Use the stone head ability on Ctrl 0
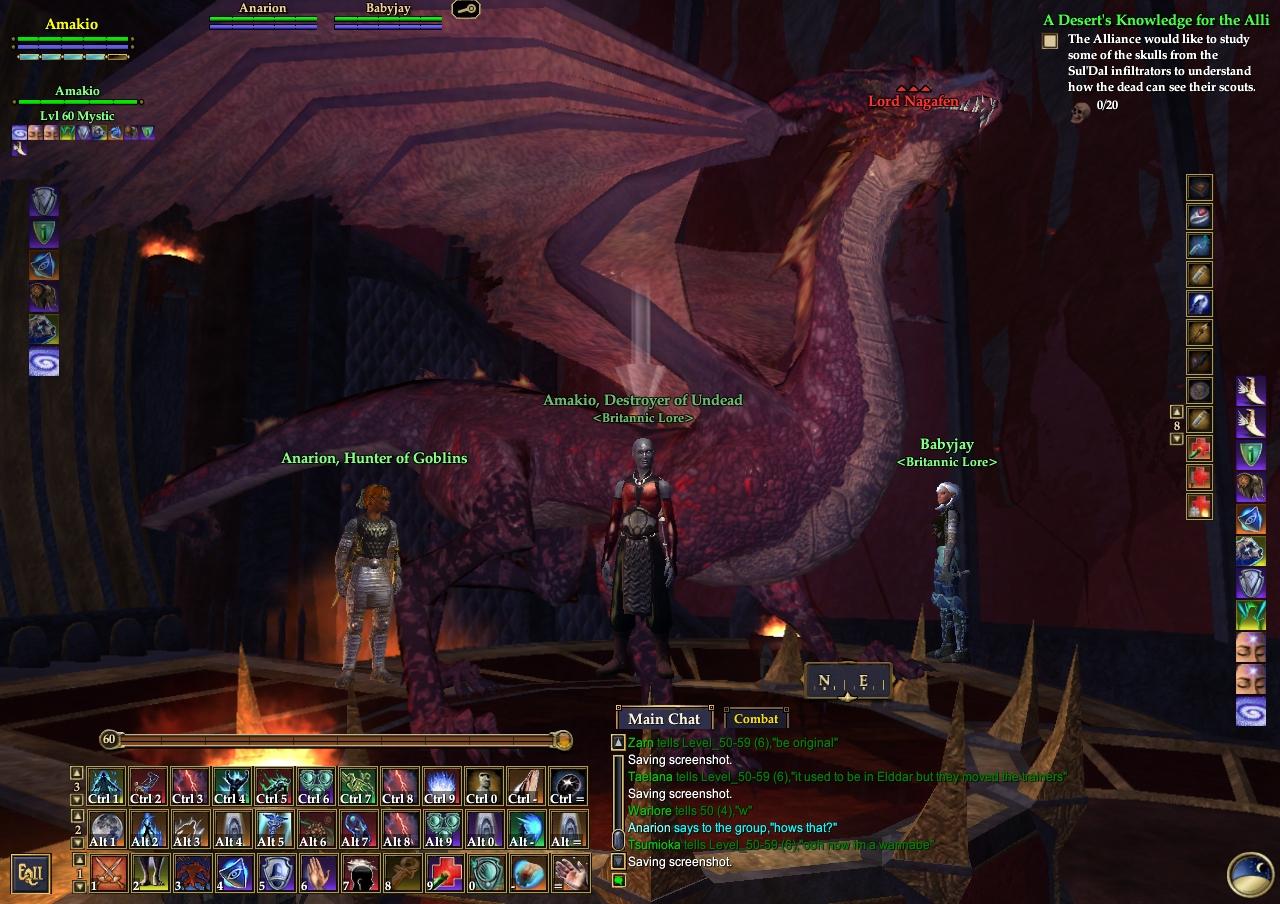1280x904 pixels. click(486, 785)
